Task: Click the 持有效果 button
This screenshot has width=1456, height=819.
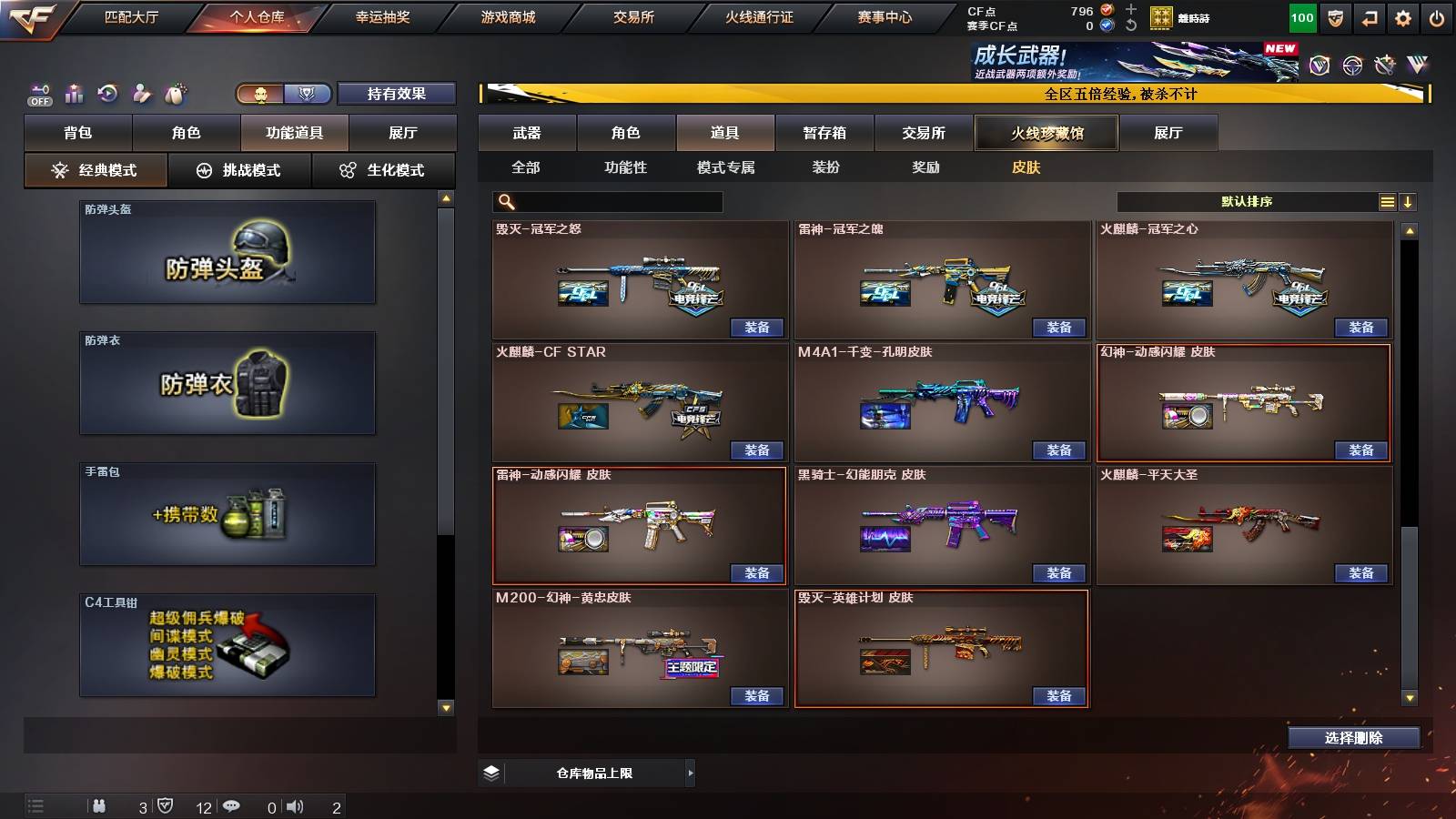Action: click(398, 93)
